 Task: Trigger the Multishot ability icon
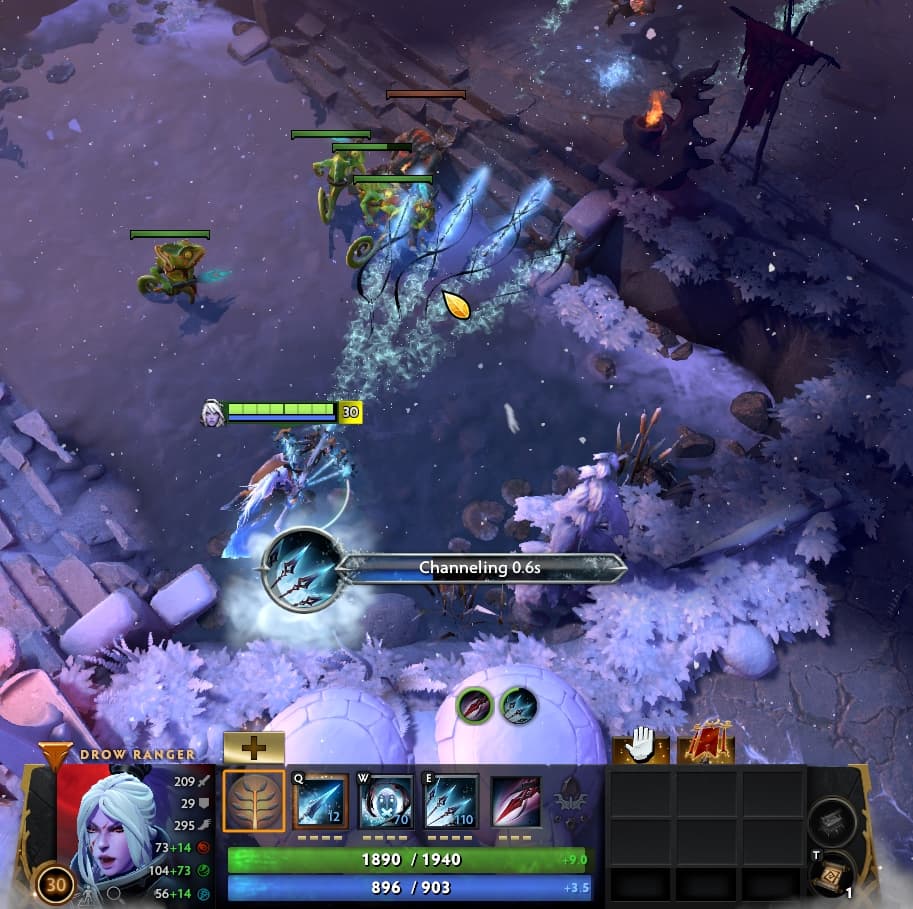point(451,801)
